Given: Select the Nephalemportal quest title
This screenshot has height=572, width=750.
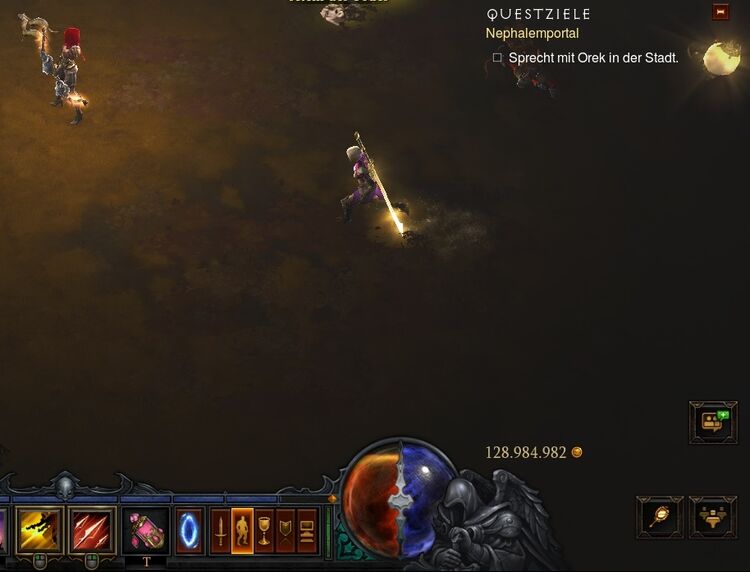Looking at the screenshot, I should (532, 34).
